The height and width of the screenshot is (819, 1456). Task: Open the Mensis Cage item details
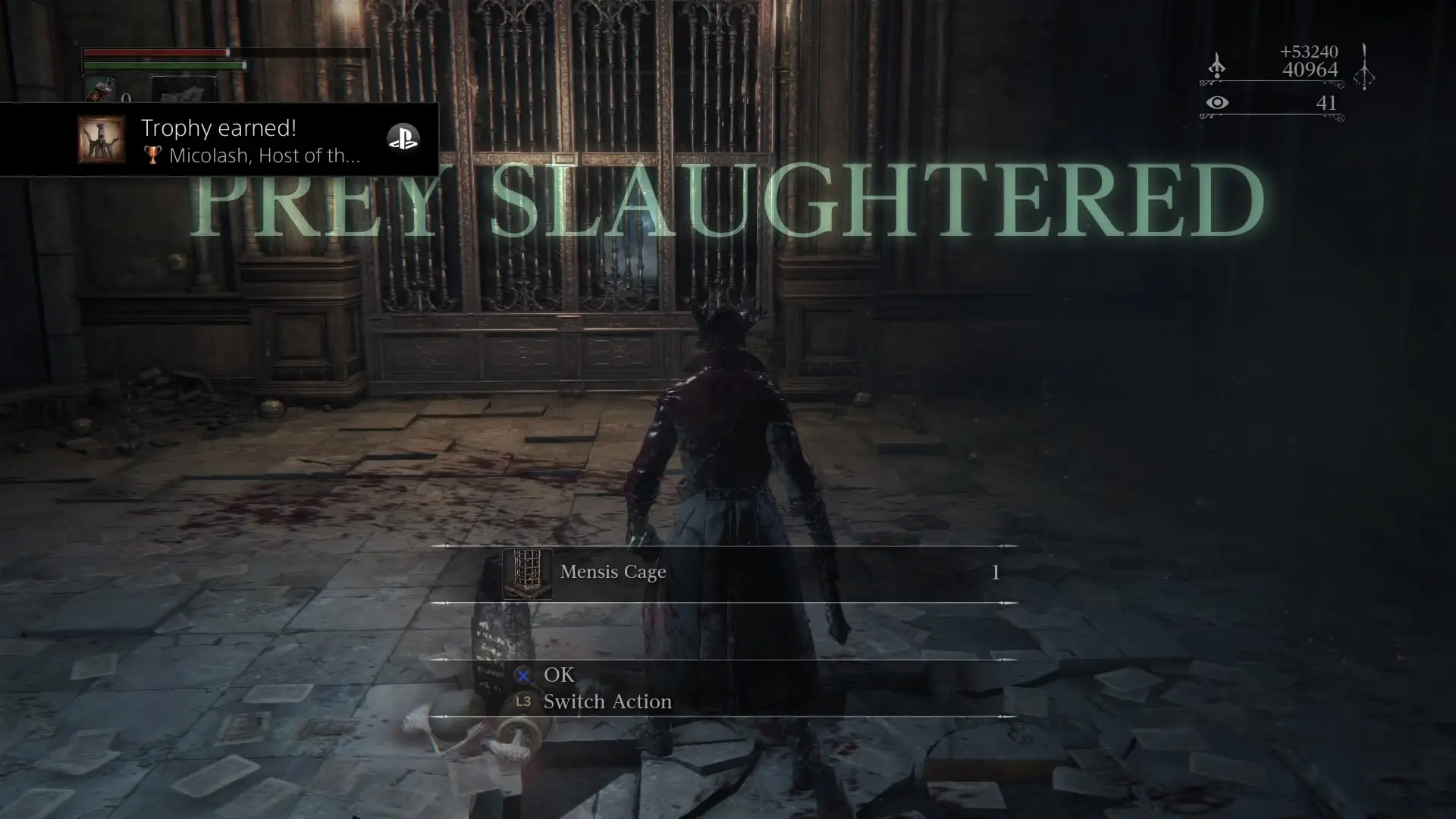click(613, 573)
